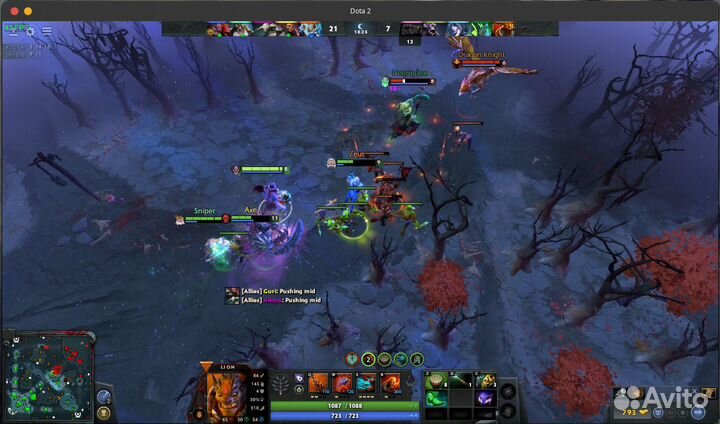Use the Mana Drain ability
The height and width of the screenshot is (424, 720).
pos(367,383)
